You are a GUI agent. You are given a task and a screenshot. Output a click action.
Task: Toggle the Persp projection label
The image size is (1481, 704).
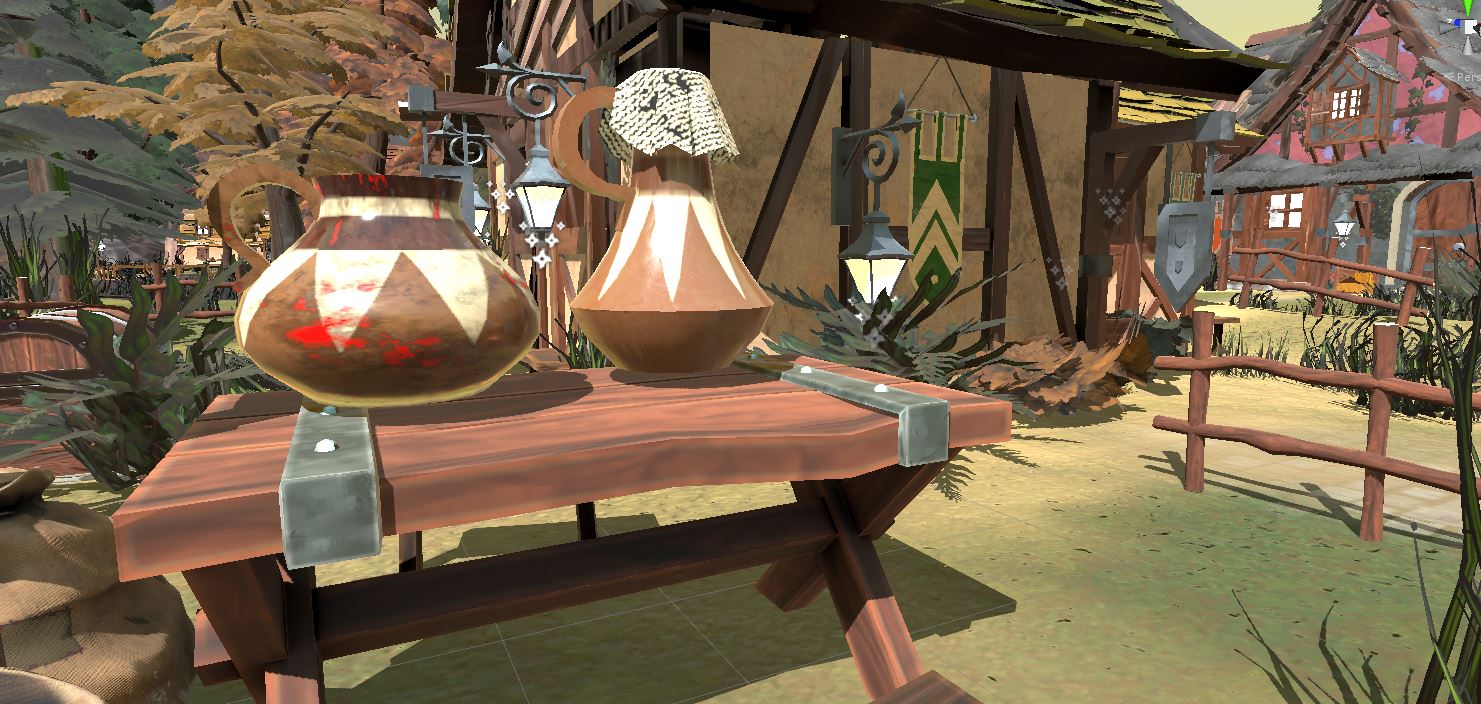(x=1464, y=76)
